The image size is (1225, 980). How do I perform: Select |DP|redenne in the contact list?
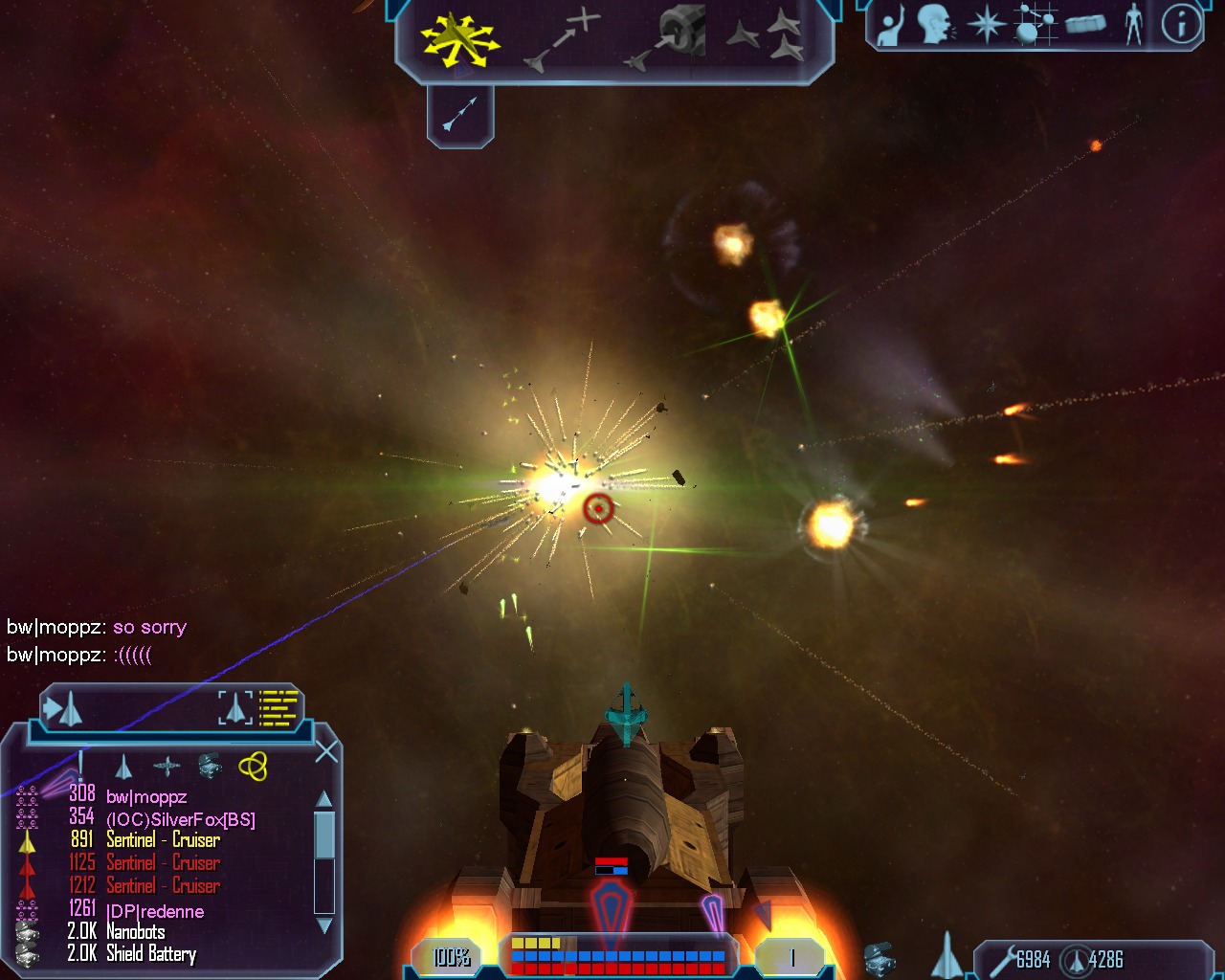tap(155, 911)
